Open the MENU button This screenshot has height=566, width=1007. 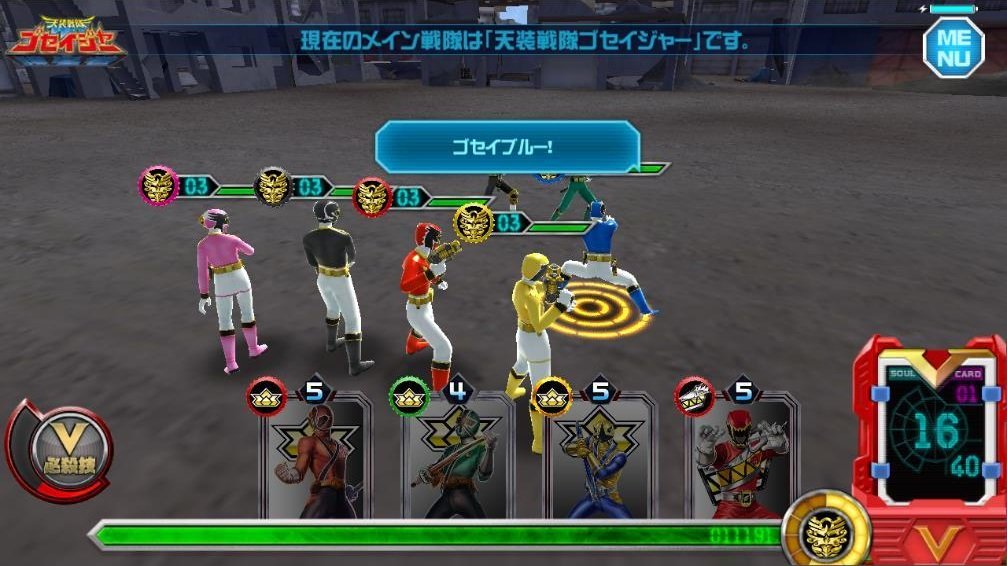pyautogui.click(x=952, y=45)
